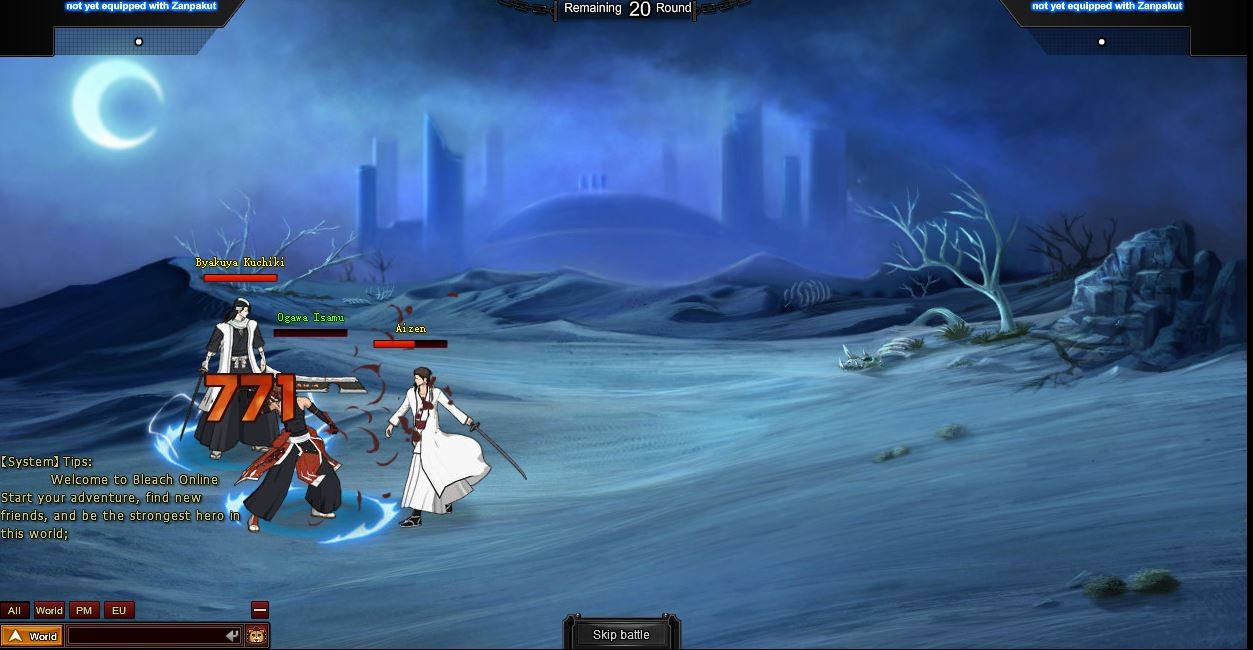
Task: Skip the current battle
Action: coord(621,634)
